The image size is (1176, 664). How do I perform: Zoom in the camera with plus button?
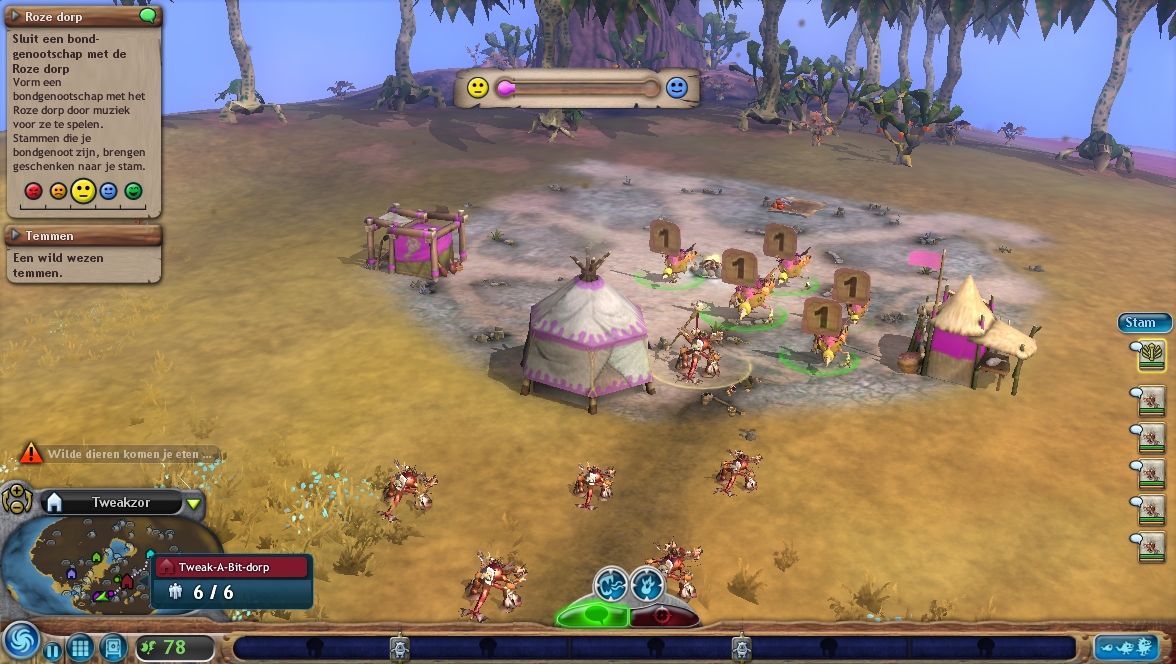(16, 493)
